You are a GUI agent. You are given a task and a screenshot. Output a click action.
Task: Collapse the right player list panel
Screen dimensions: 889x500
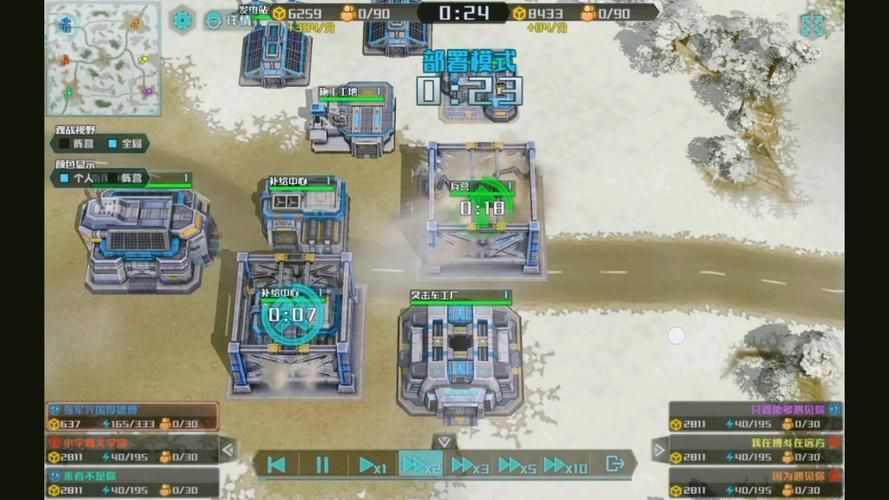[660, 450]
